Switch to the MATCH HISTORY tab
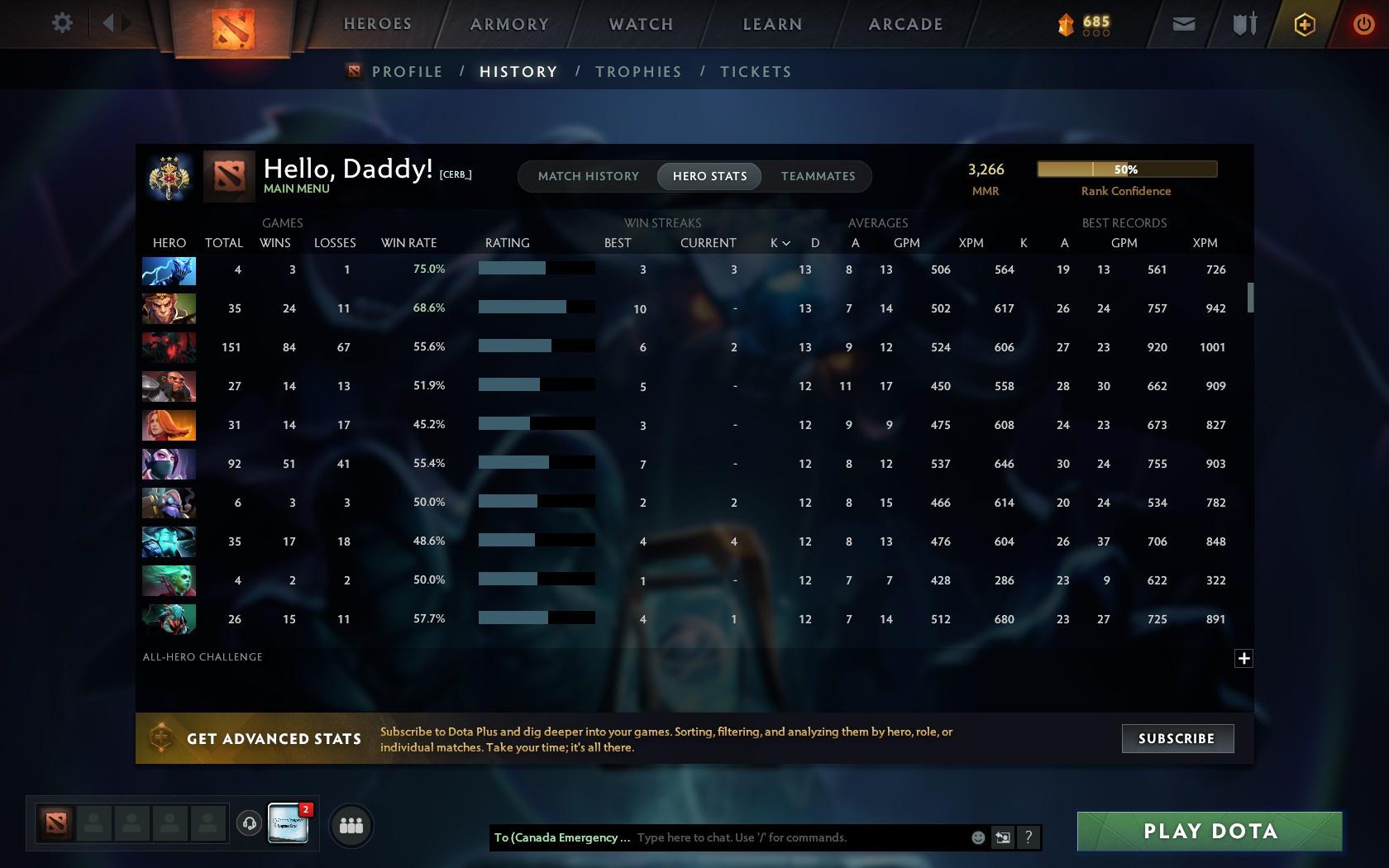Screen dimensions: 1389x868 (x=588, y=176)
